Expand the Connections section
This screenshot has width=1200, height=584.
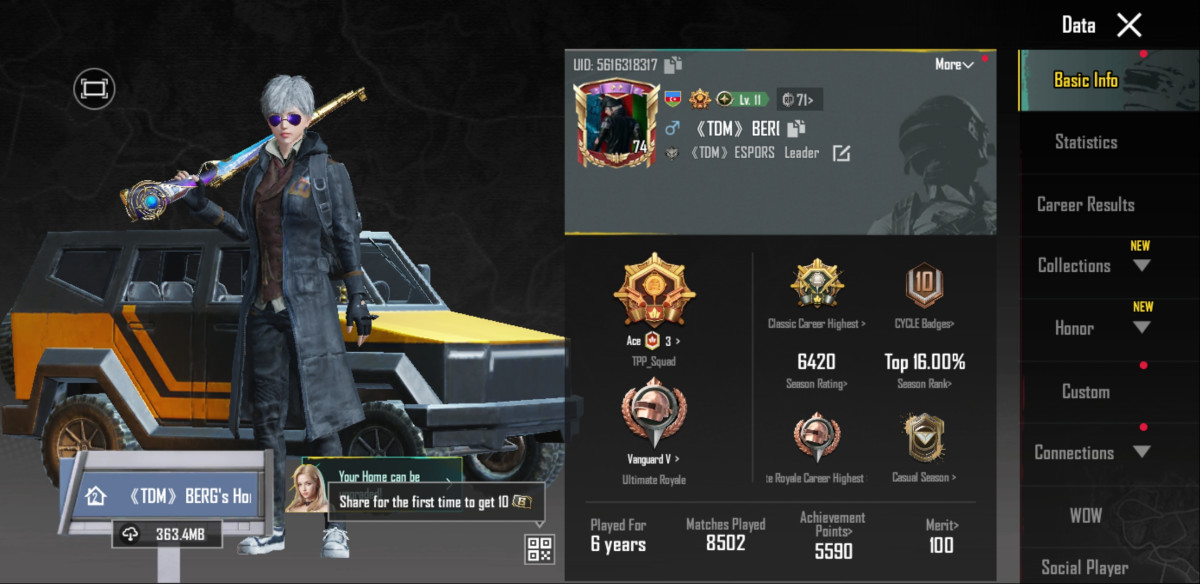[1141, 453]
